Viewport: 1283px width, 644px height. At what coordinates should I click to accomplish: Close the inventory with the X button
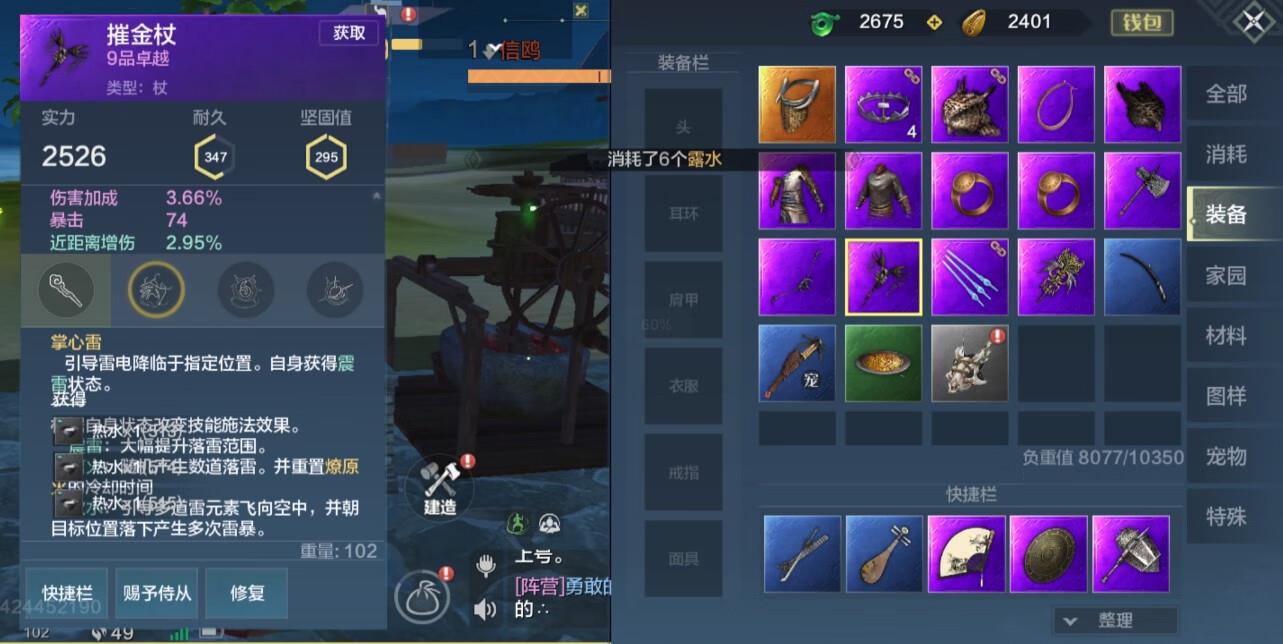[1254, 22]
